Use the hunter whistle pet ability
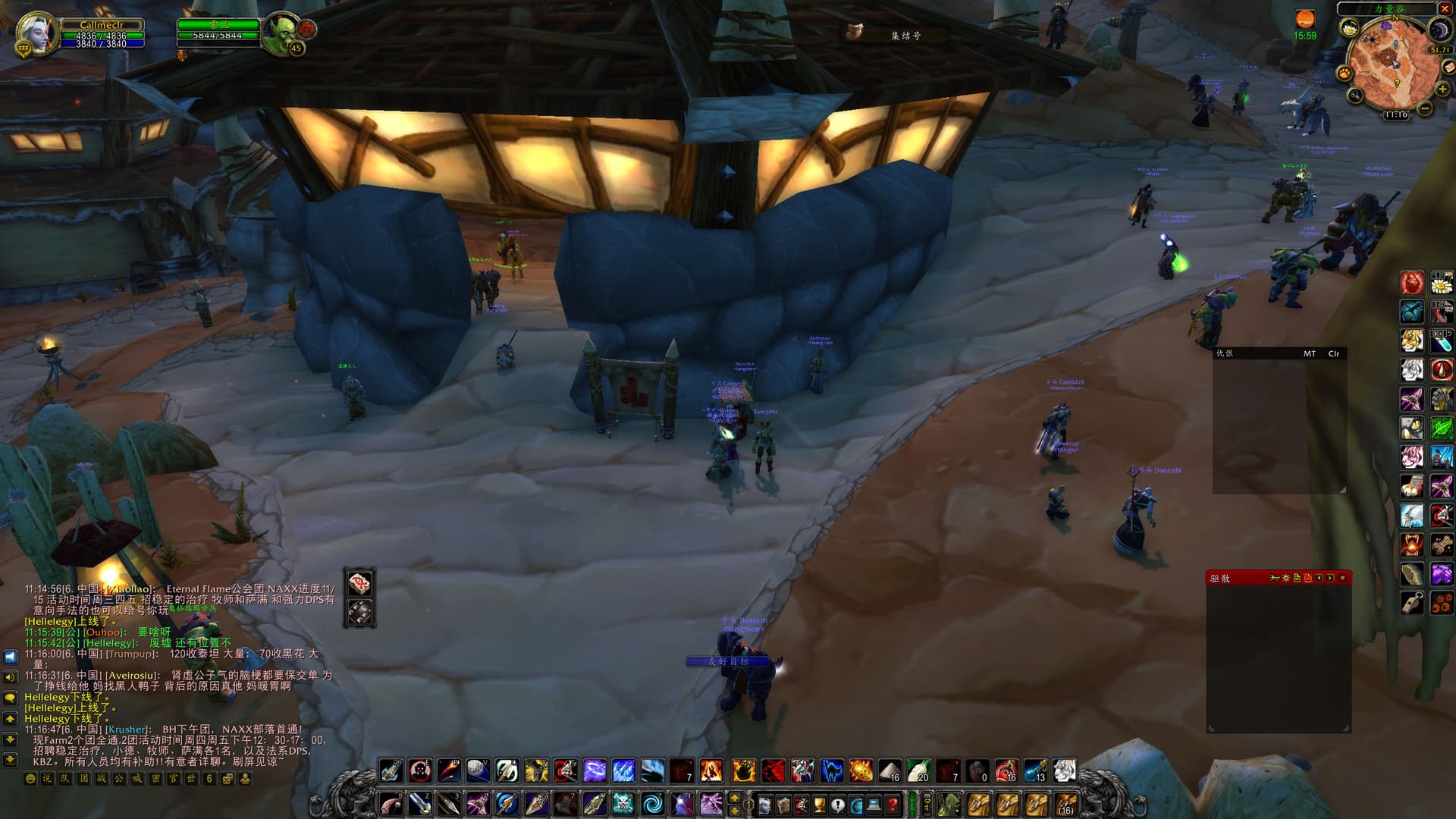The image size is (1456, 819). pos(1412,604)
